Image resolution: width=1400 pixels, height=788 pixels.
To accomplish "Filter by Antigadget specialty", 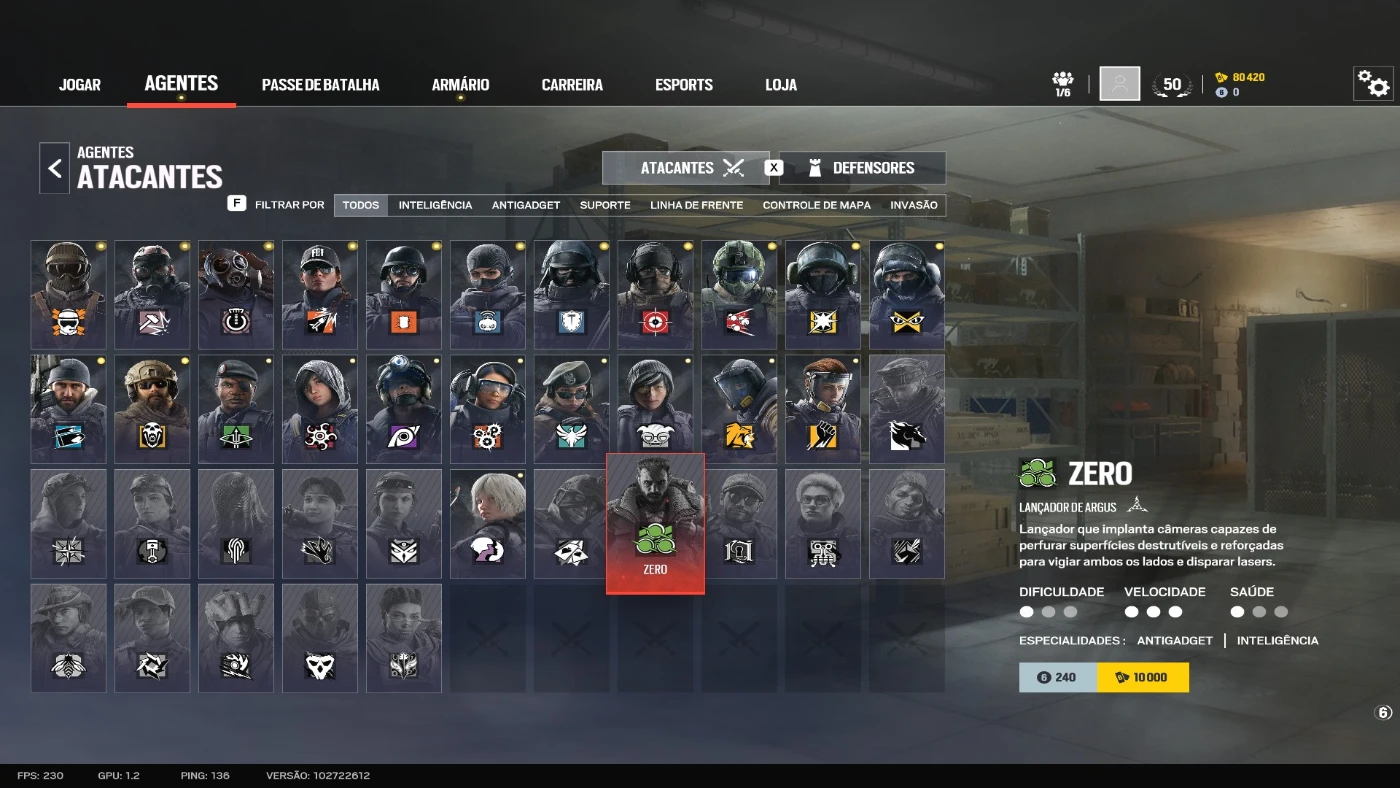I will pos(526,205).
